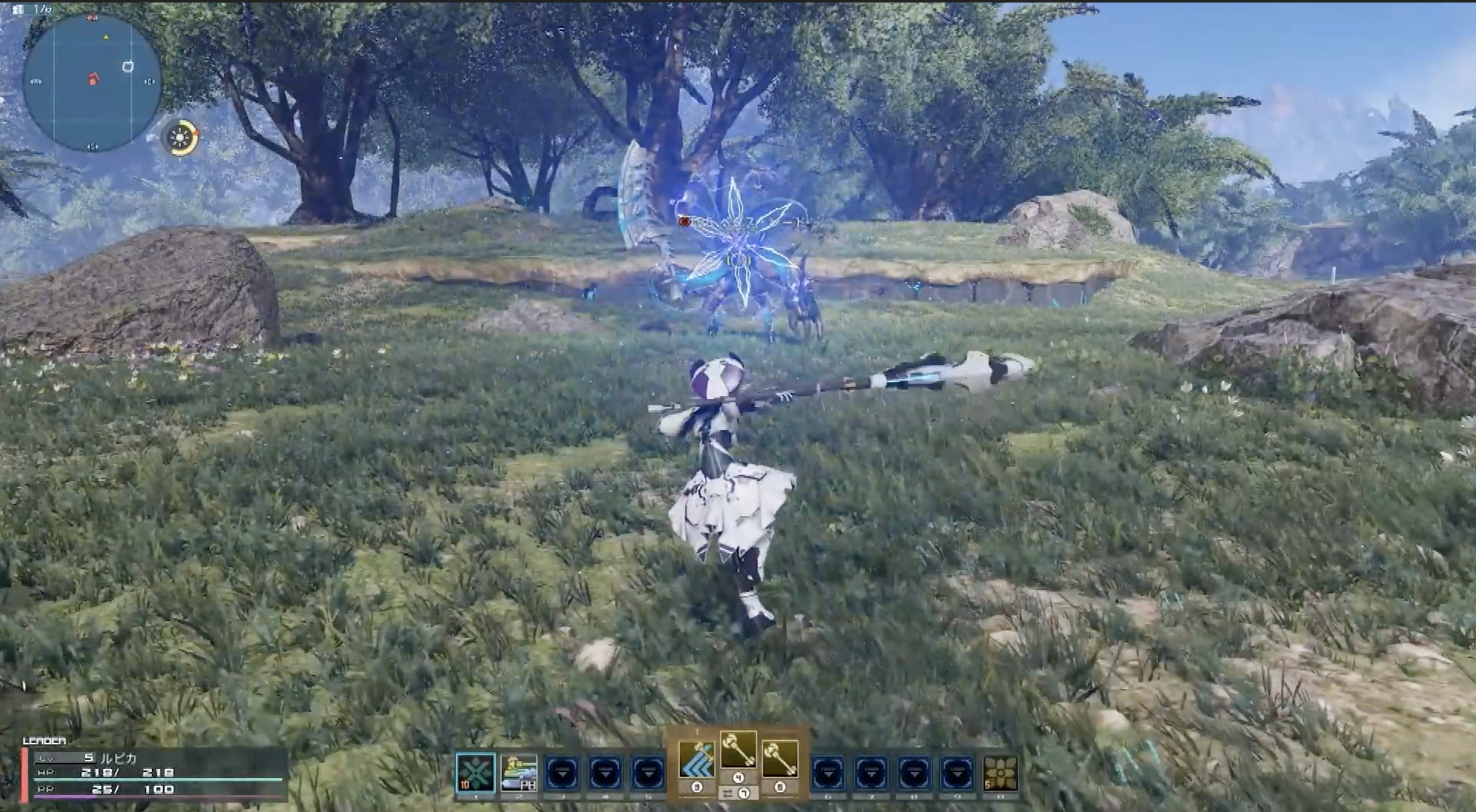This screenshot has width=1476, height=812.
Task: Use the blue chevron weapon action
Action: [696, 759]
